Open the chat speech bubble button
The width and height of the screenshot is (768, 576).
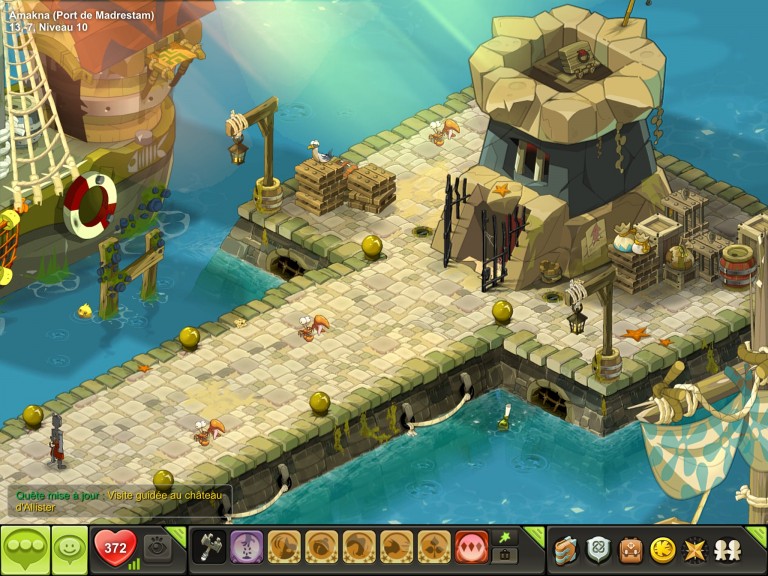(24, 549)
